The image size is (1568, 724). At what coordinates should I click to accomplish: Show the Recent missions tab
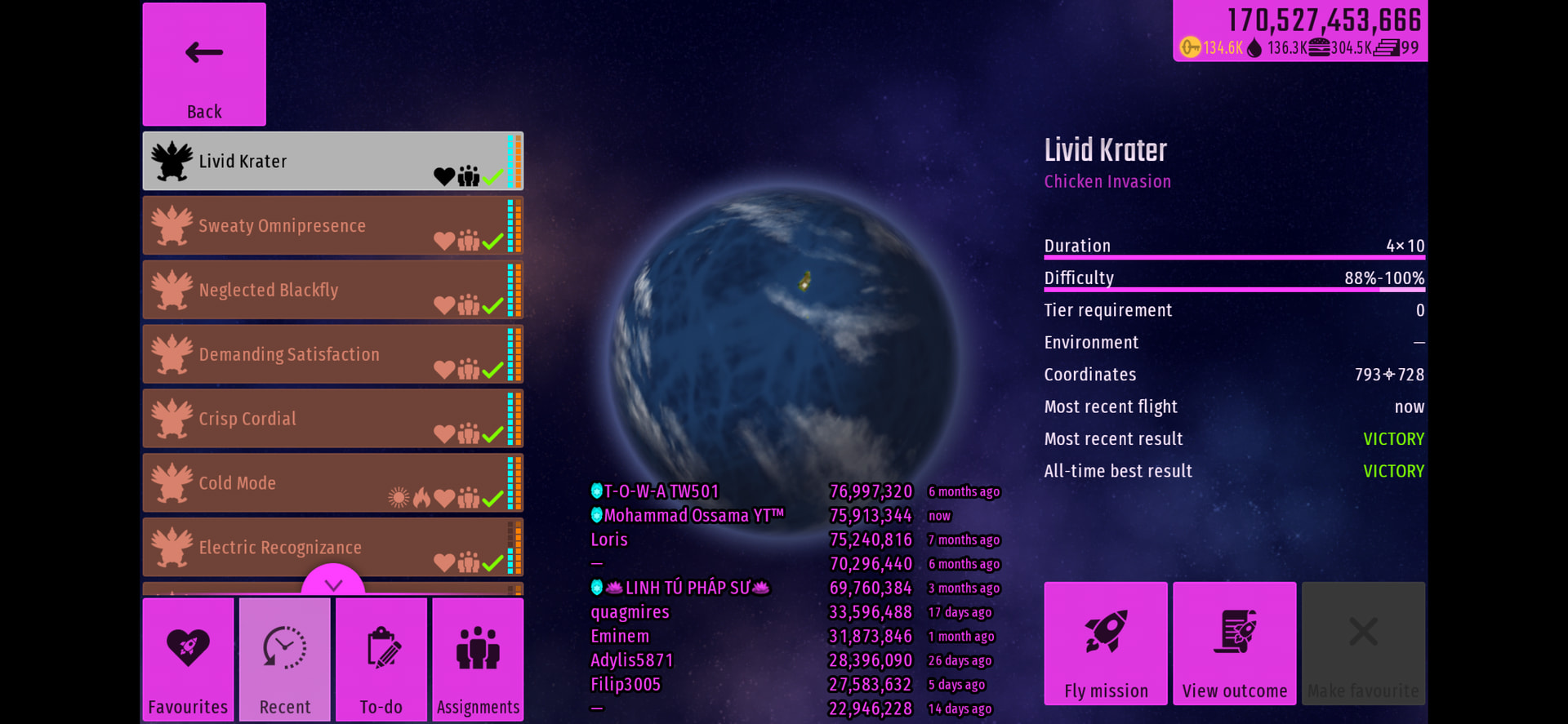tap(285, 660)
